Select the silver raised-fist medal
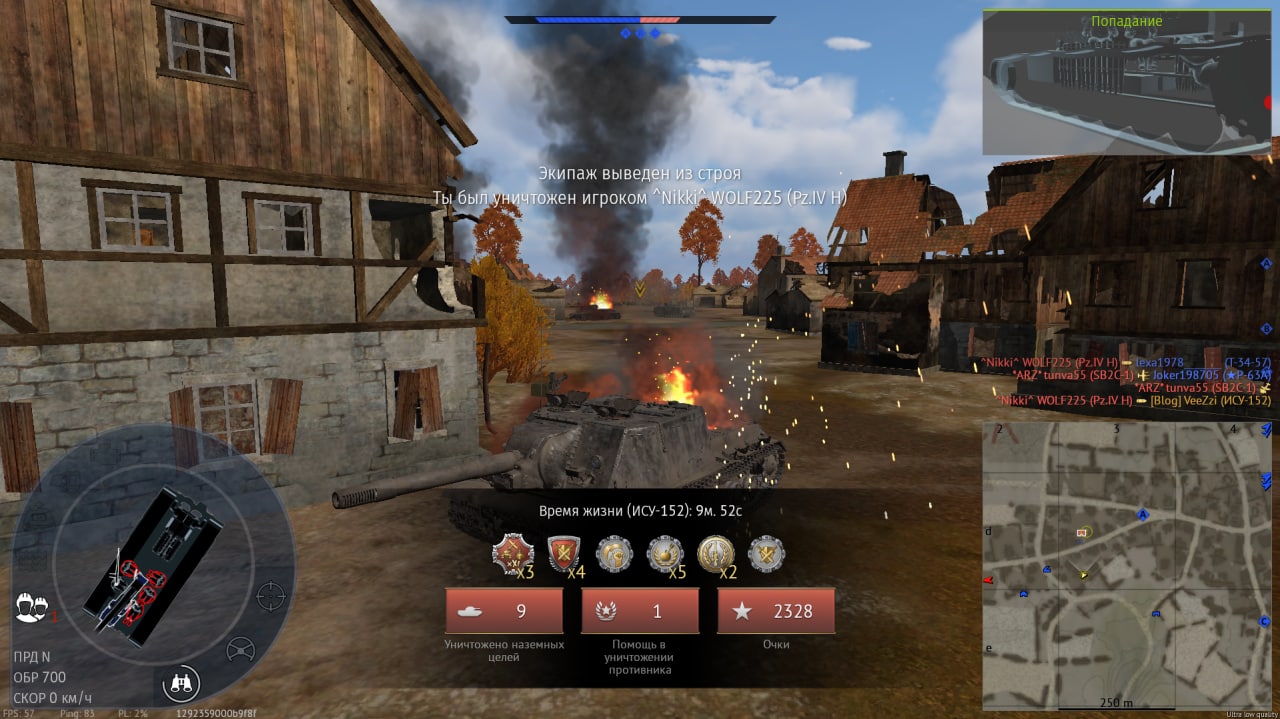This screenshot has height=719, width=1280. (x=615, y=555)
